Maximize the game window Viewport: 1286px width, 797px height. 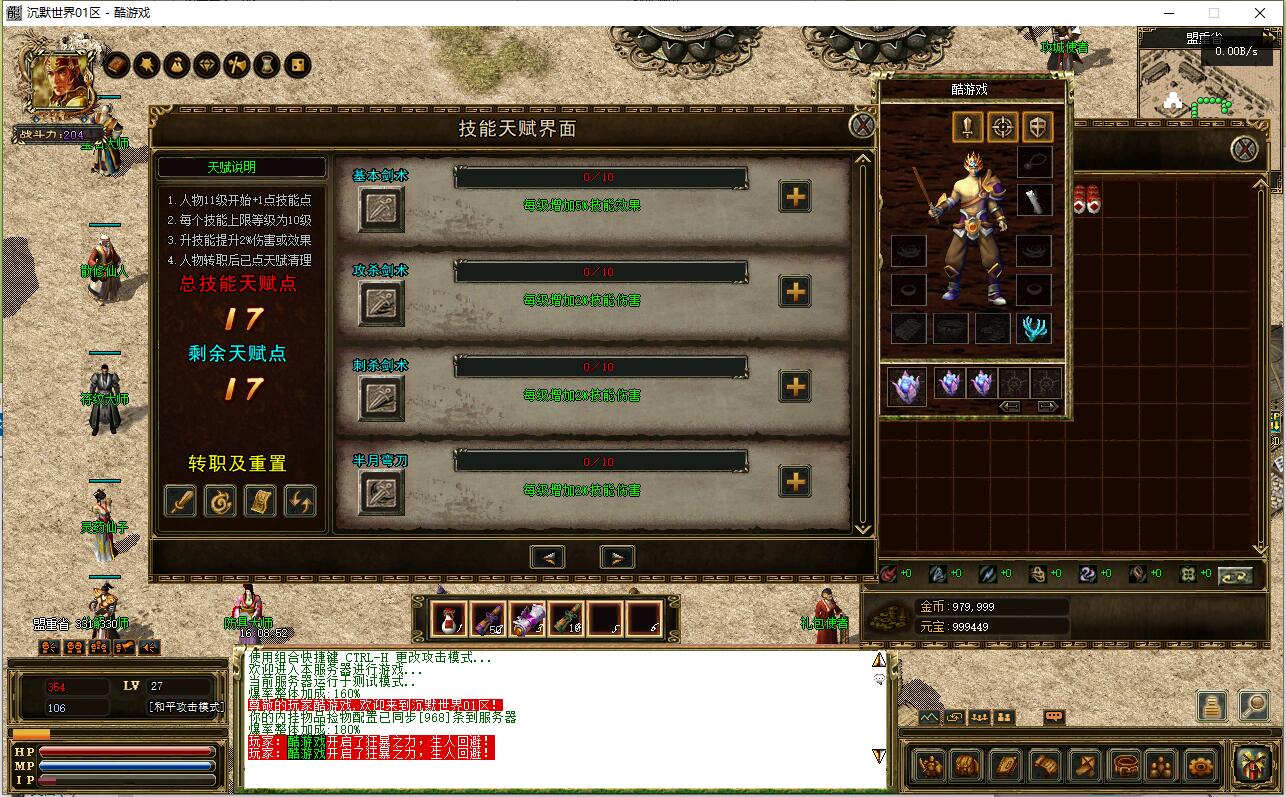1214,13
